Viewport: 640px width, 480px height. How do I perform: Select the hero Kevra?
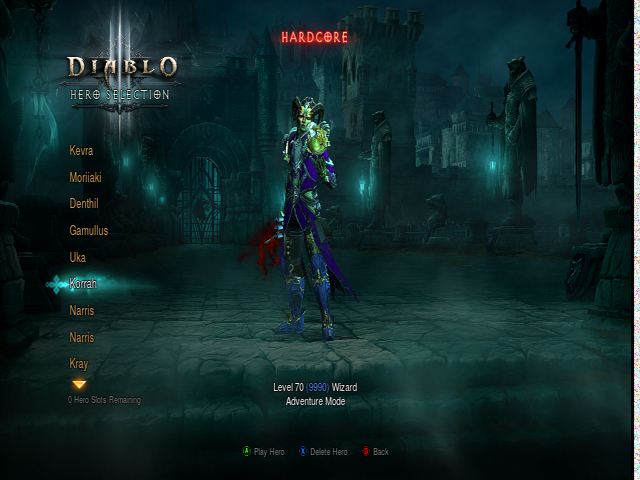[x=81, y=150]
